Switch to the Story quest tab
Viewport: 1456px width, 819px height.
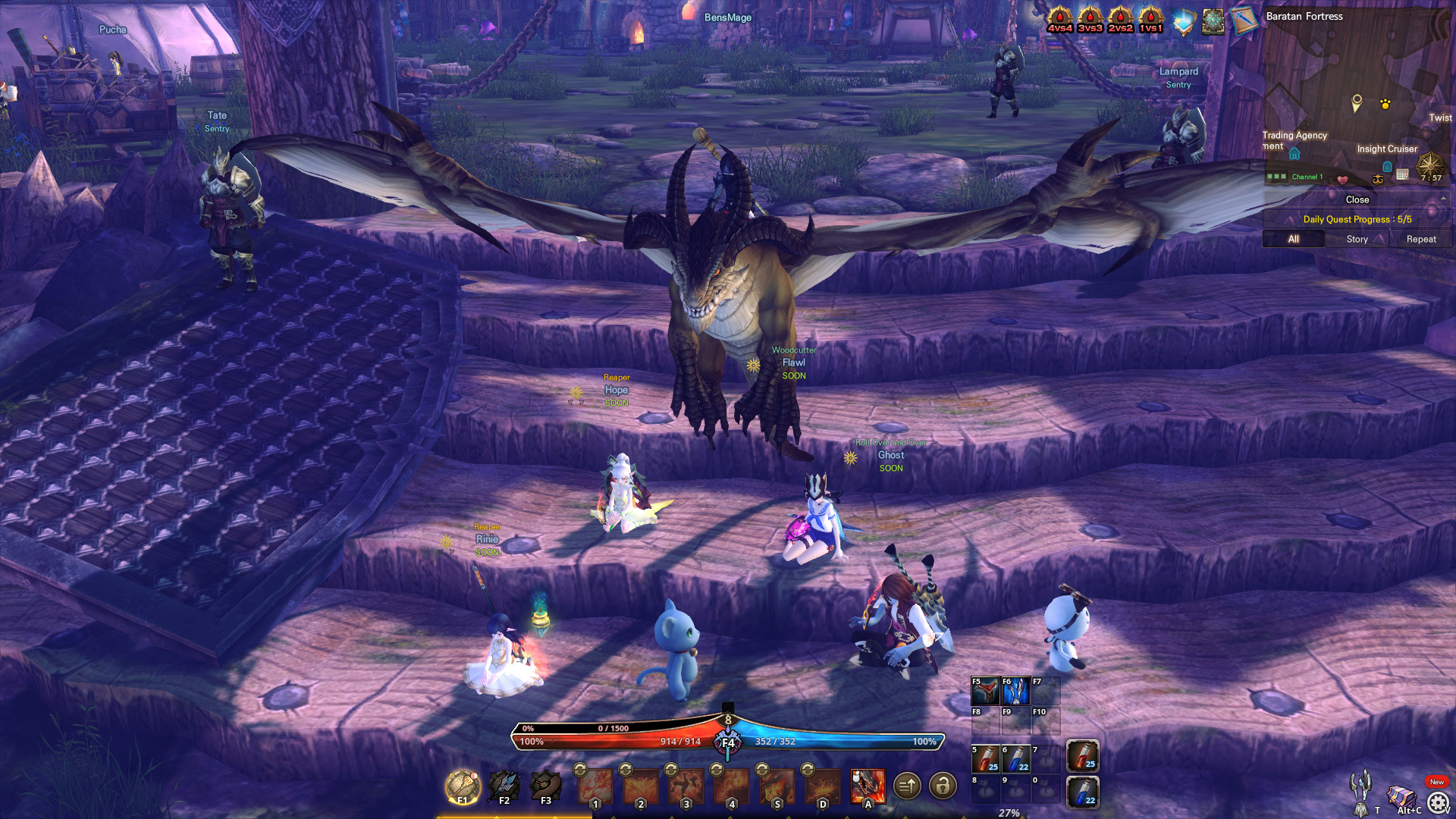1358,239
